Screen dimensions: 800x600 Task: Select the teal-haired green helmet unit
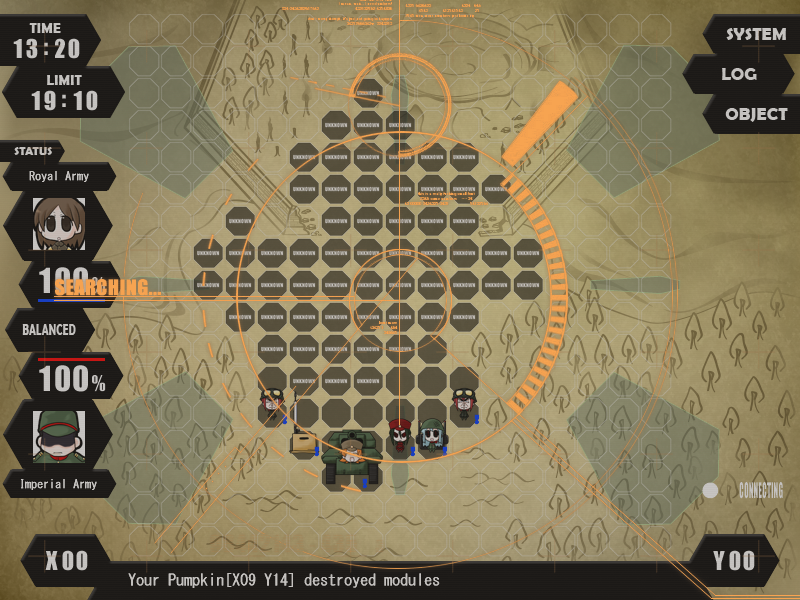[x=431, y=434]
